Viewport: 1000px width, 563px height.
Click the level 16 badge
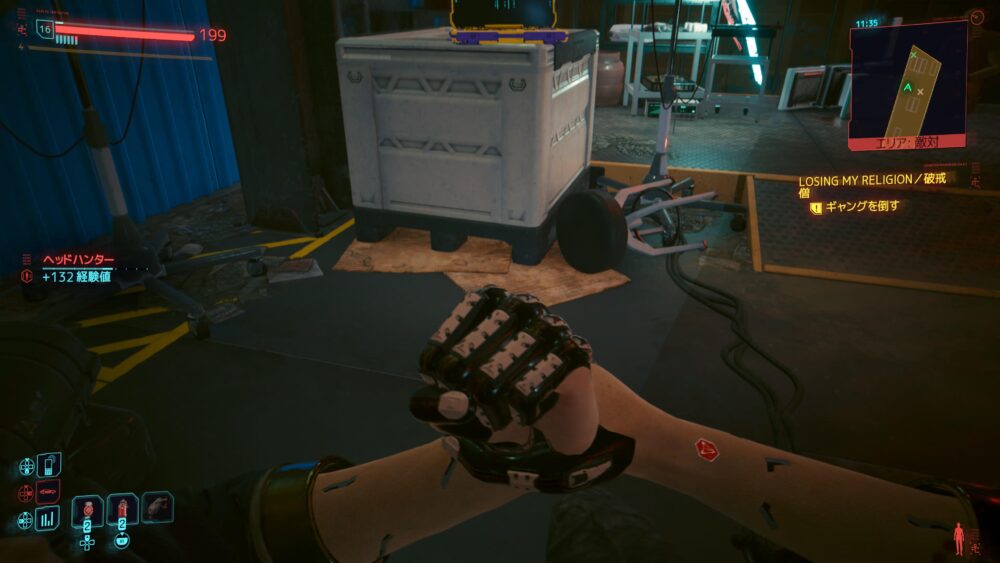(x=44, y=29)
